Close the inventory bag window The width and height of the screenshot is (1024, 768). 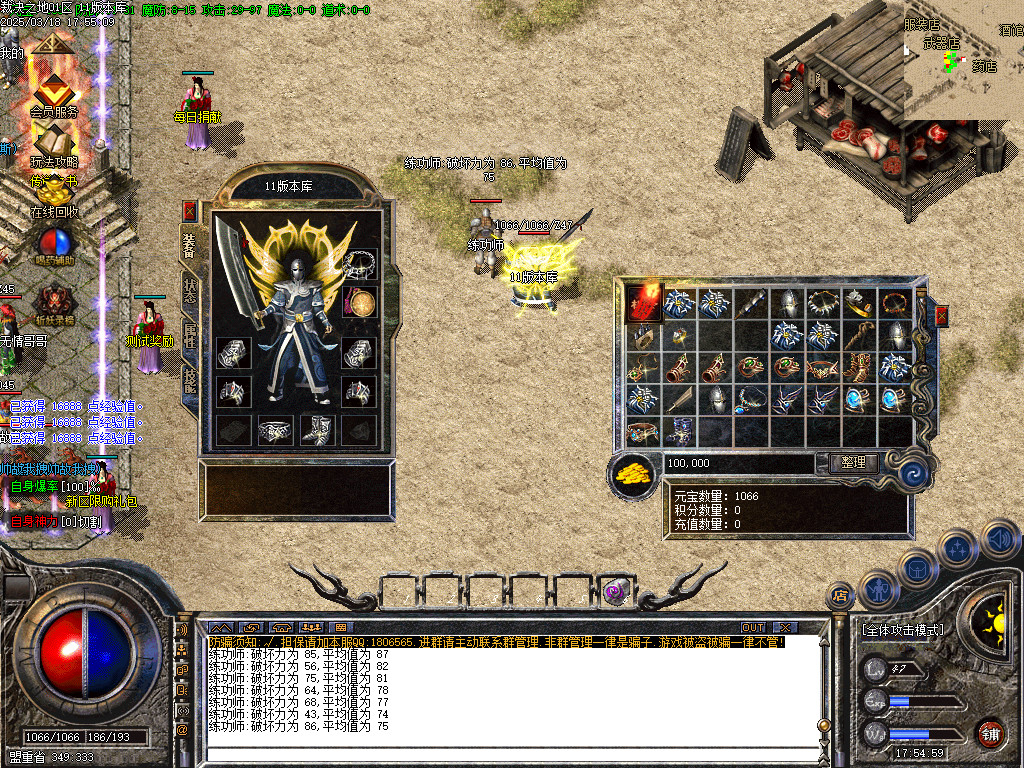tap(942, 317)
